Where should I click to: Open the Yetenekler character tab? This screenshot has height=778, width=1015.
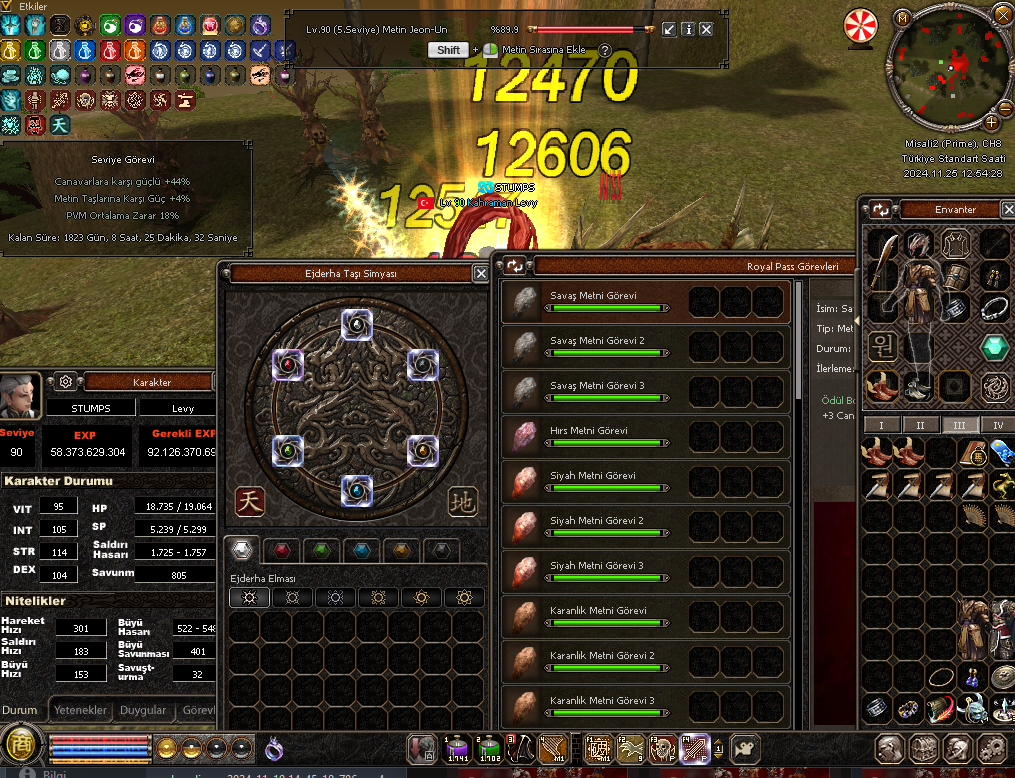click(x=80, y=710)
